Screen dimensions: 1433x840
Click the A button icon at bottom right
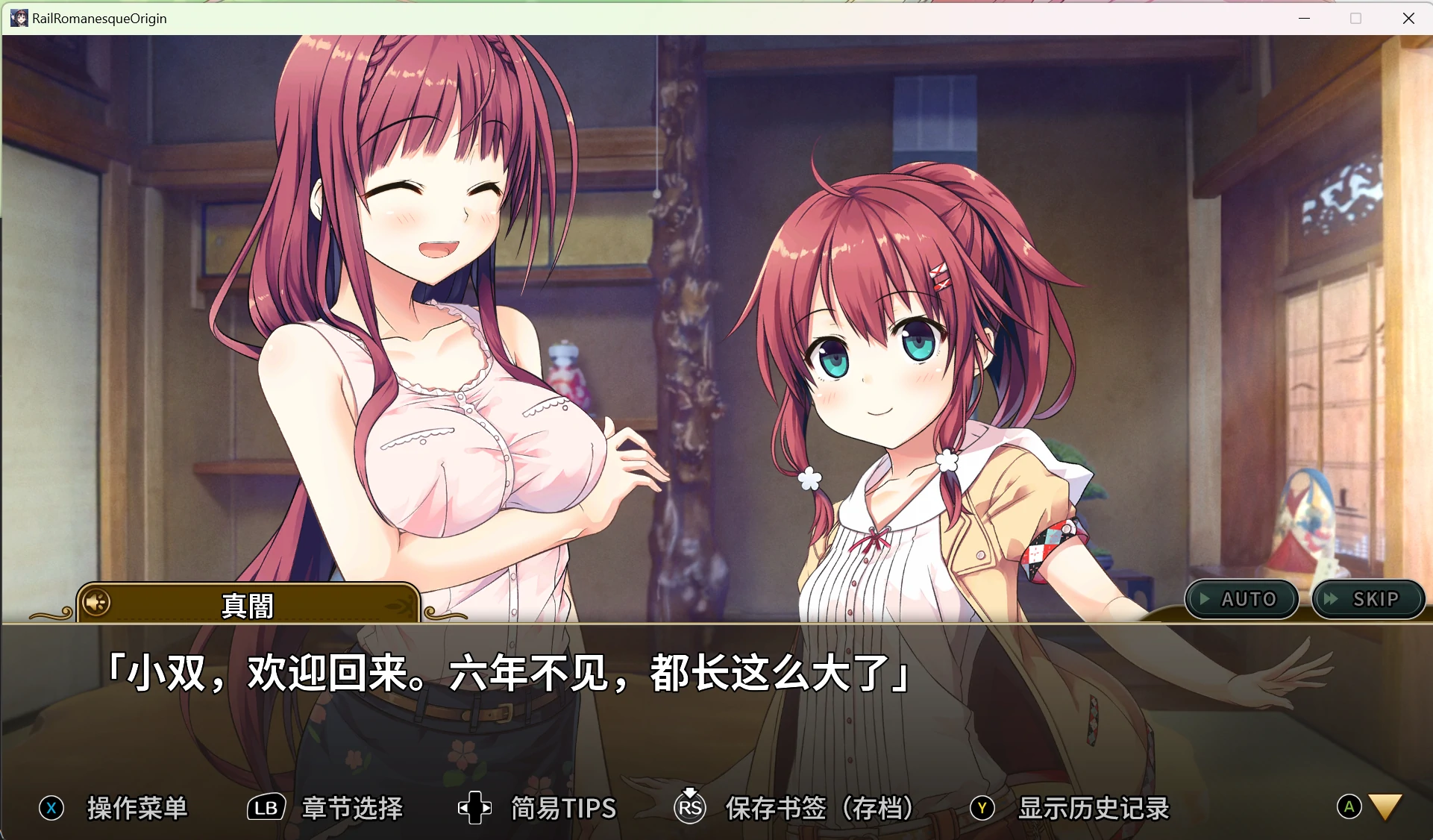pyautogui.click(x=1348, y=806)
